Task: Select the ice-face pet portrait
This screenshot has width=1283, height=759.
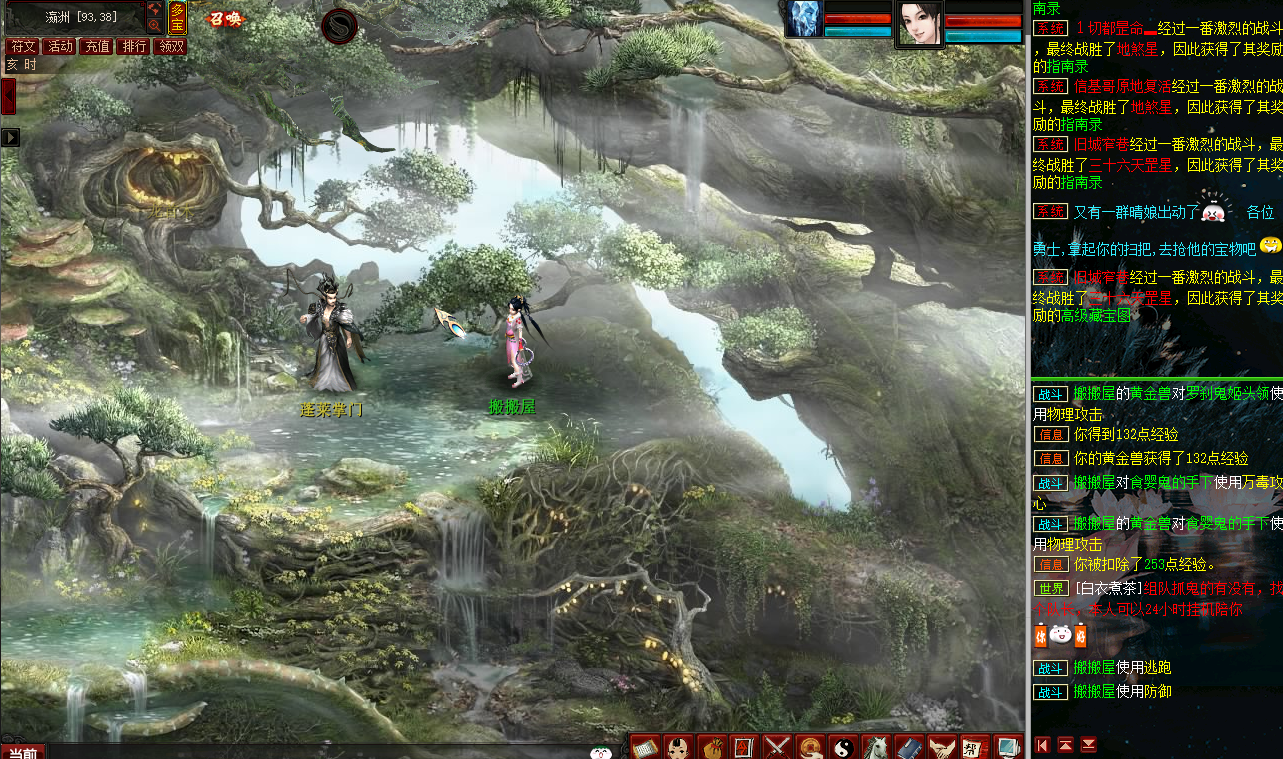Action: (x=804, y=19)
